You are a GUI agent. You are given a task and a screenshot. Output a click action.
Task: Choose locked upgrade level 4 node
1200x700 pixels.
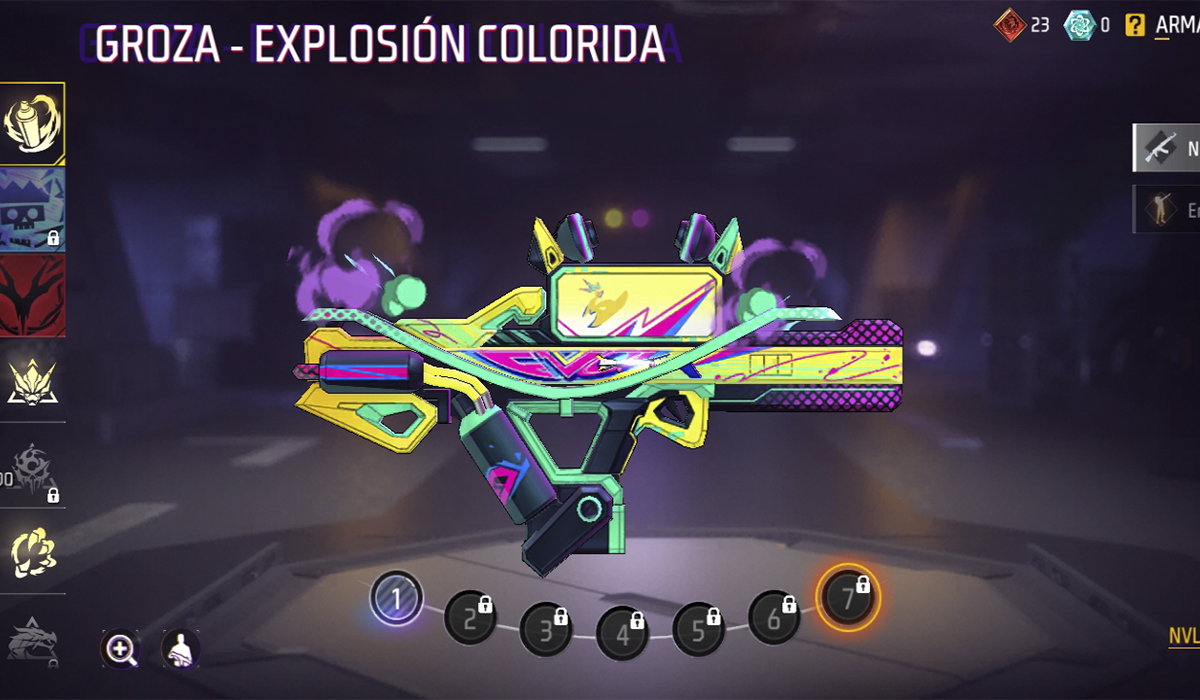[x=622, y=632]
